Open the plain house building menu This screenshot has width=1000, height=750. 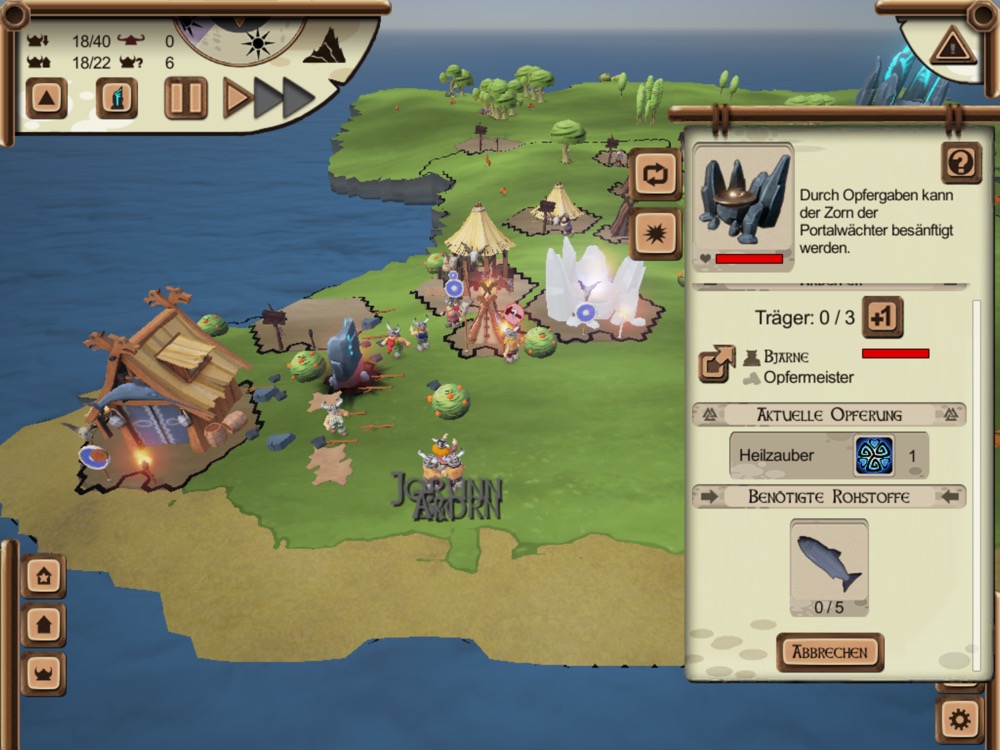coord(44,625)
